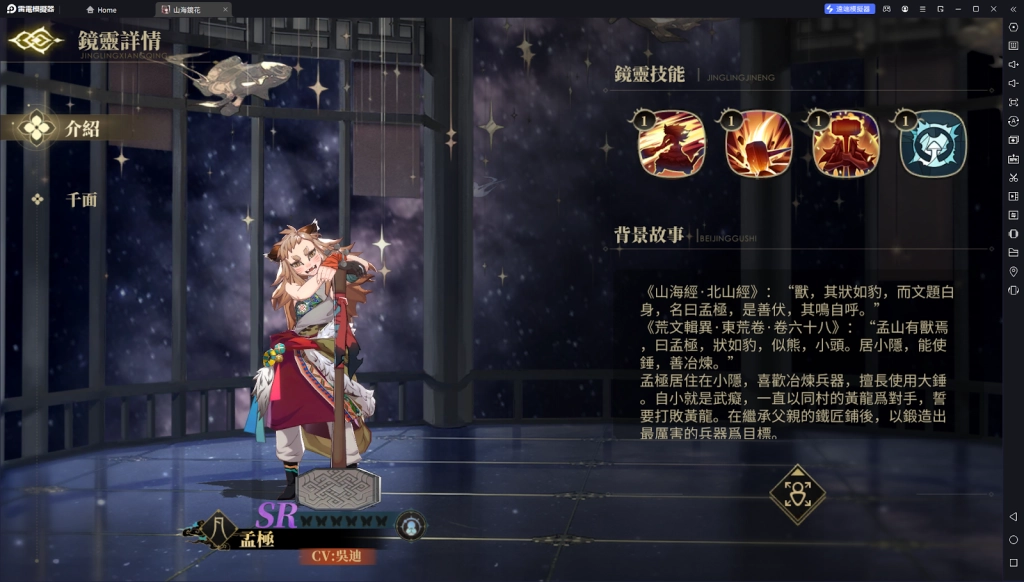Click the diamond view-mode button below the story

pyautogui.click(x=797, y=493)
